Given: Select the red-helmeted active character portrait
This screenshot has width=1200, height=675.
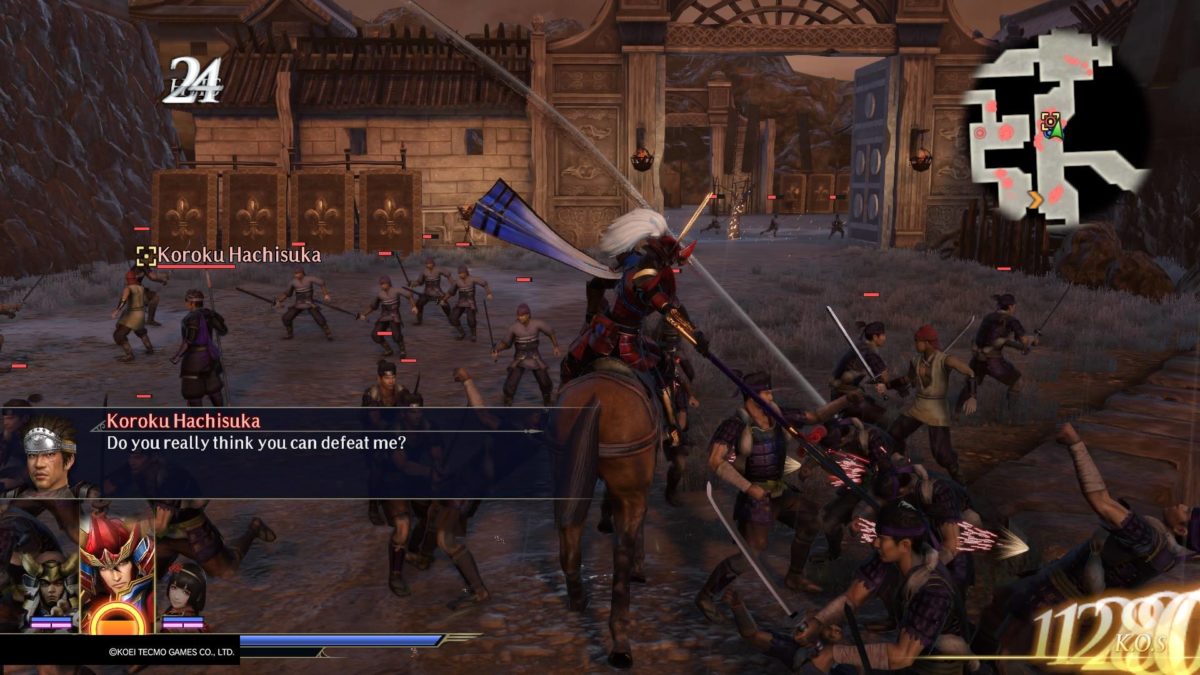Looking at the screenshot, I should point(116,571).
